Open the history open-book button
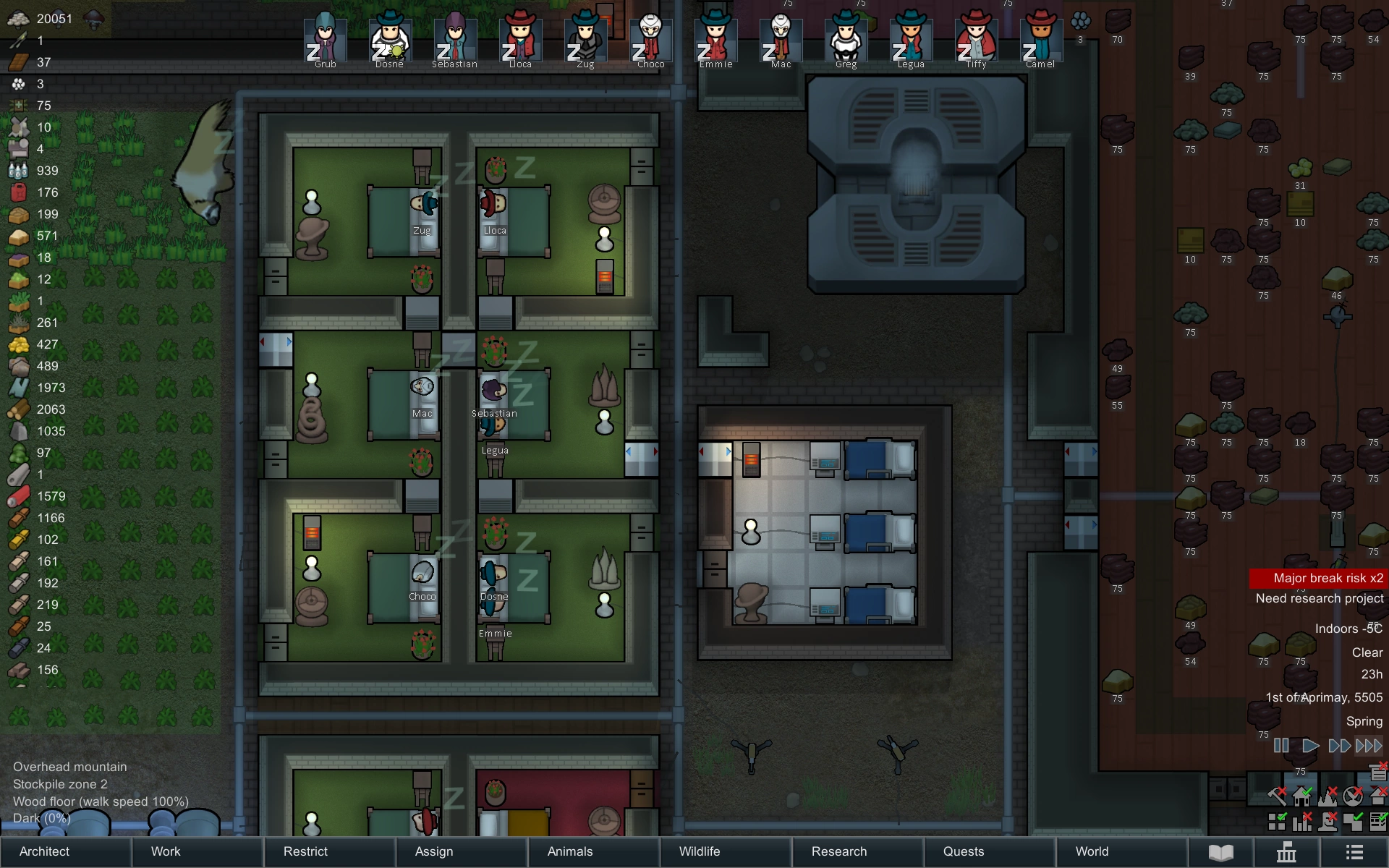1389x868 pixels. coord(1221,852)
